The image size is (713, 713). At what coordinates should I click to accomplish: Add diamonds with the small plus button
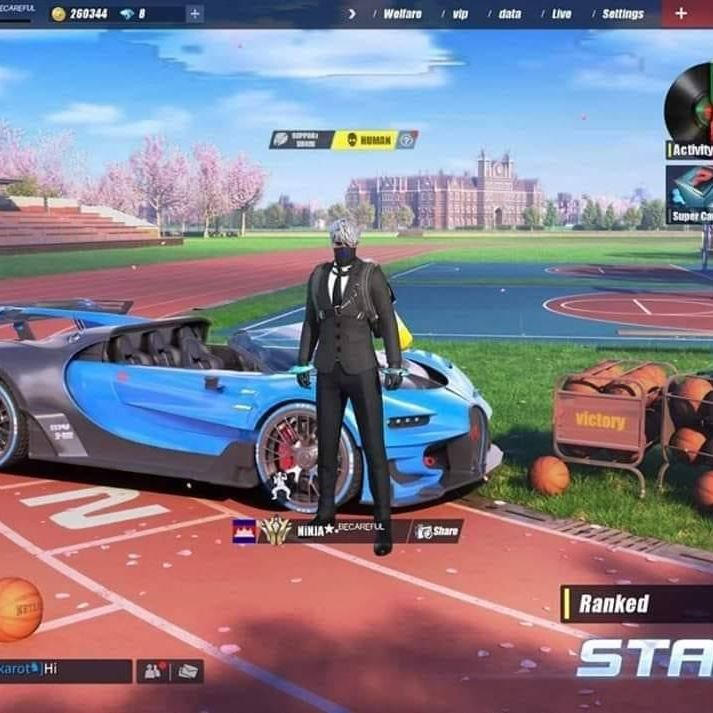click(195, 14)
